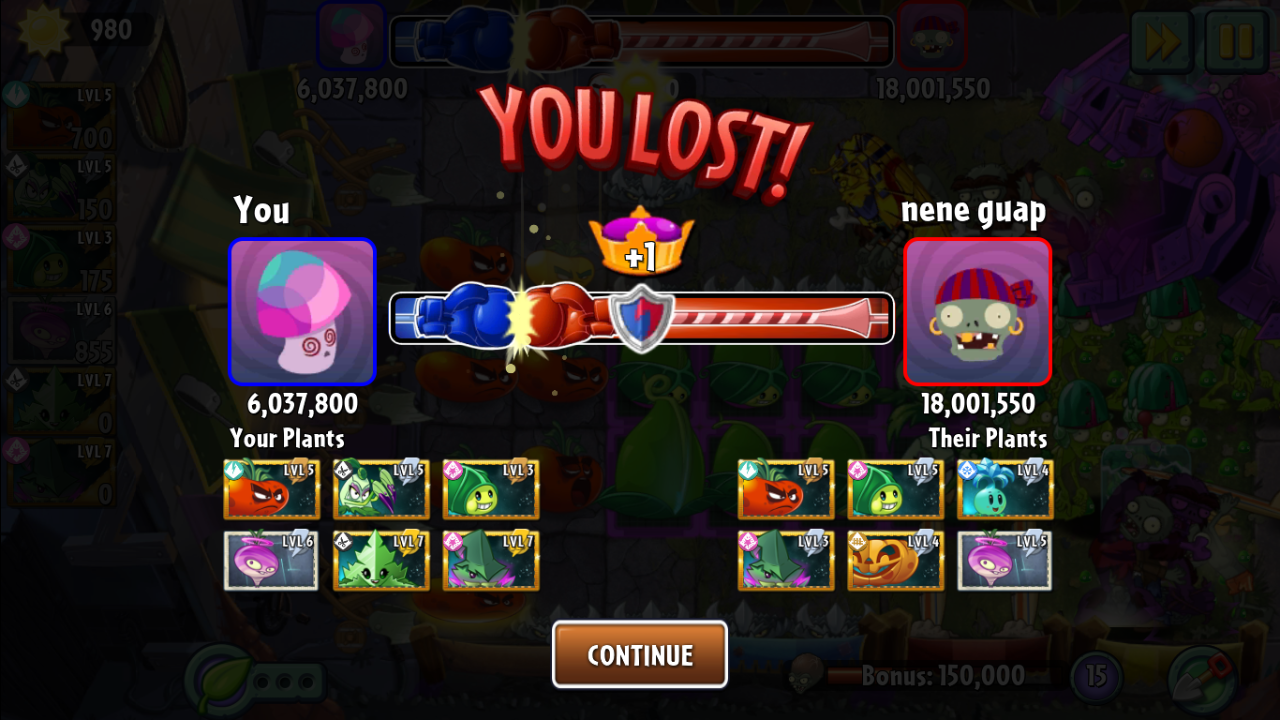
Task: Click the crown +1 reward icon
Action: (x=641, y=242)
